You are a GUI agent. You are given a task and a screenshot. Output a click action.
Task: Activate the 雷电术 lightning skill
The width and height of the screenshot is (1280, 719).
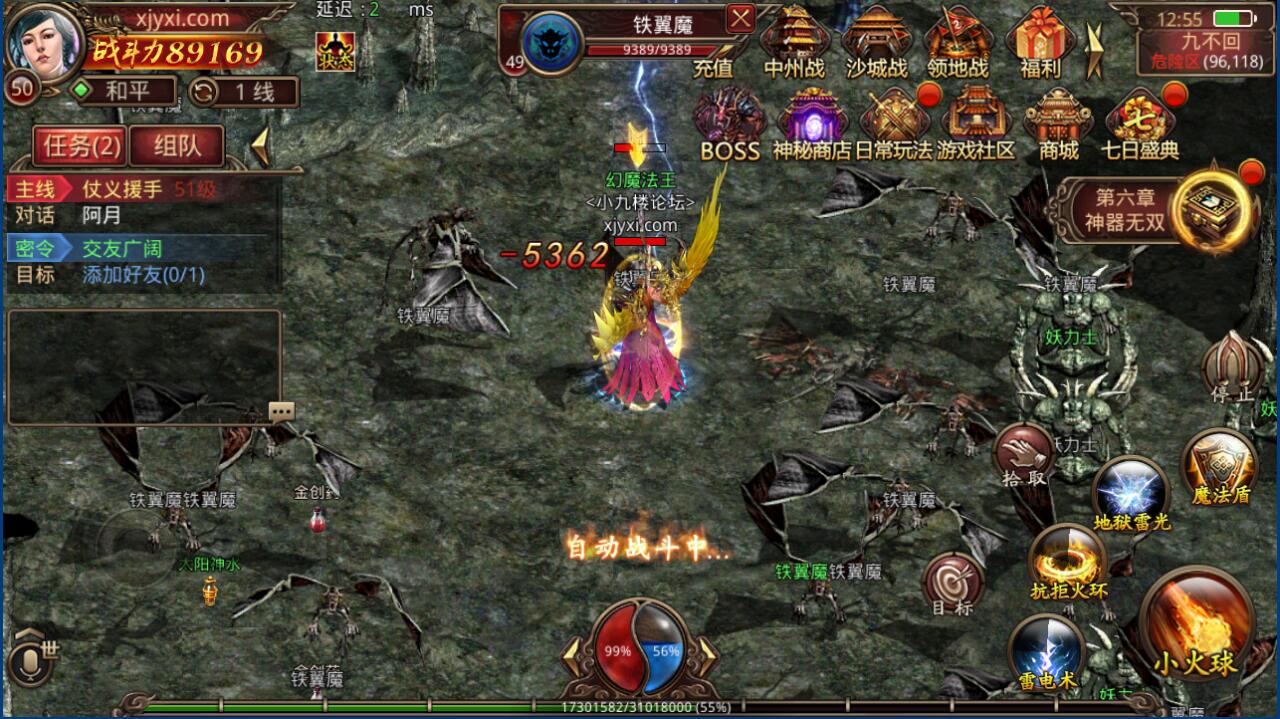click(1046, 651)
